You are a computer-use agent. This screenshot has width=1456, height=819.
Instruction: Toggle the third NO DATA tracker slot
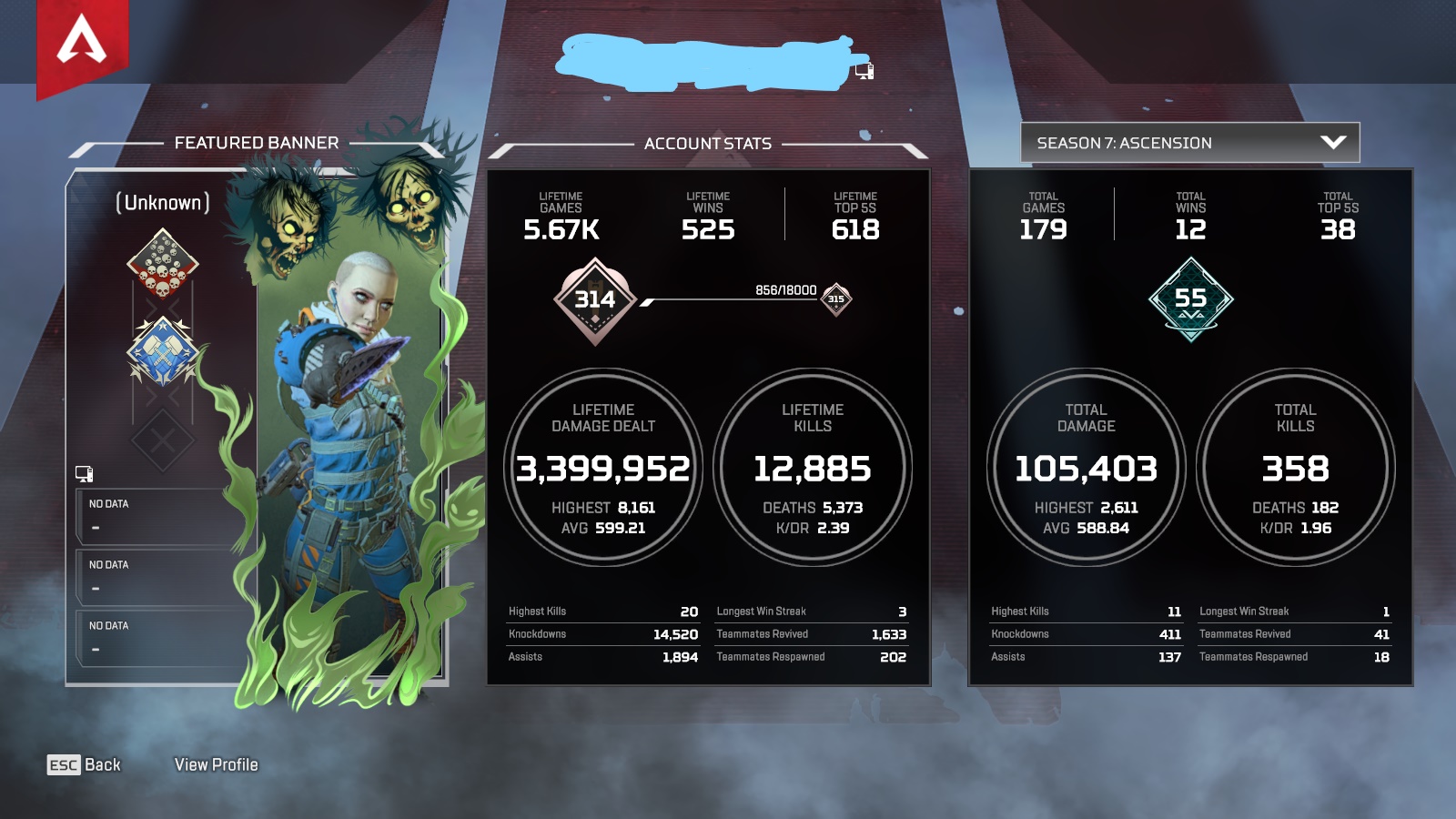(159, 637)
